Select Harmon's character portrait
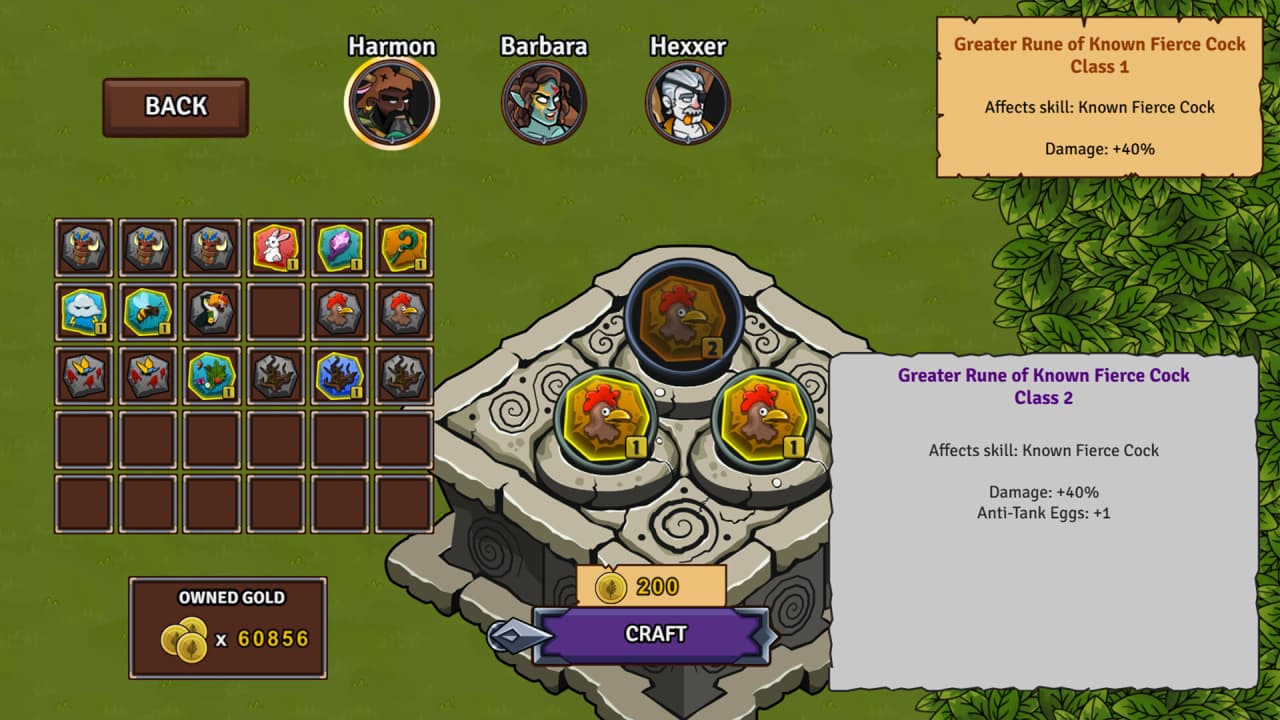1280x720 pixels. 392,103
